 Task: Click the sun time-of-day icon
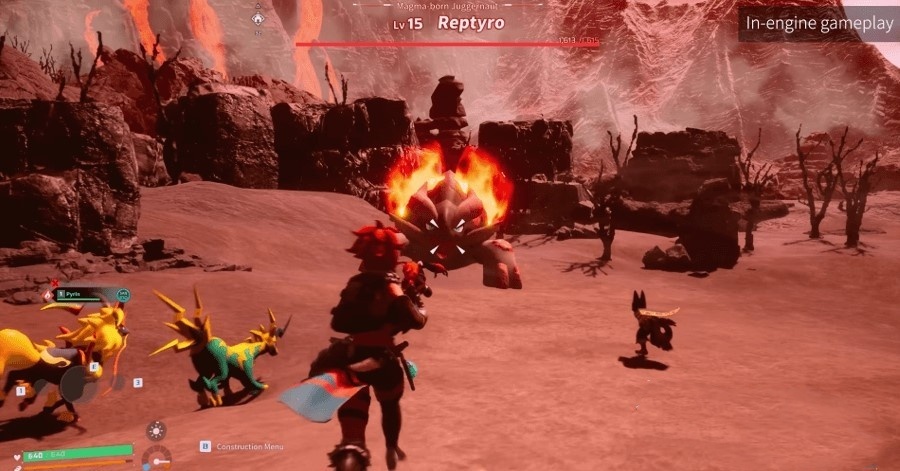(156, 431)
